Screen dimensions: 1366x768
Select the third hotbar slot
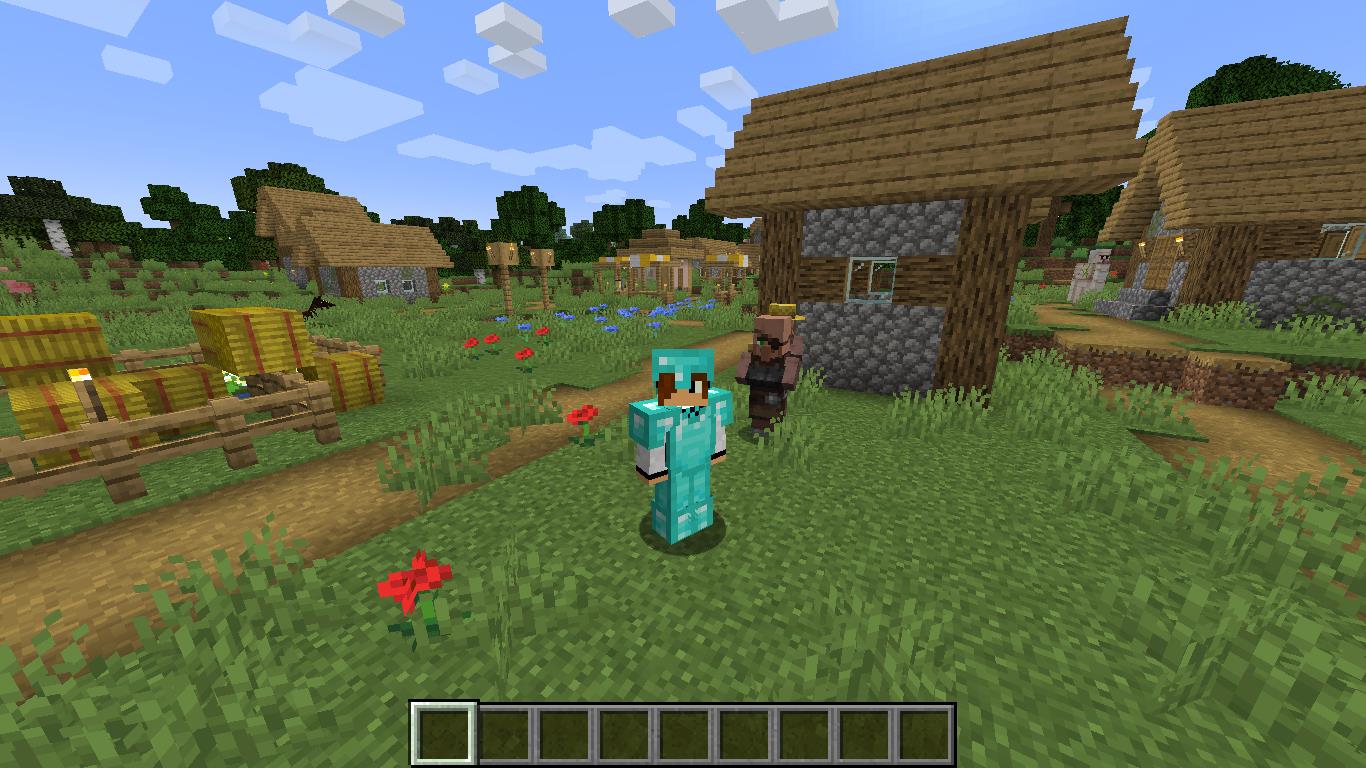561,732
